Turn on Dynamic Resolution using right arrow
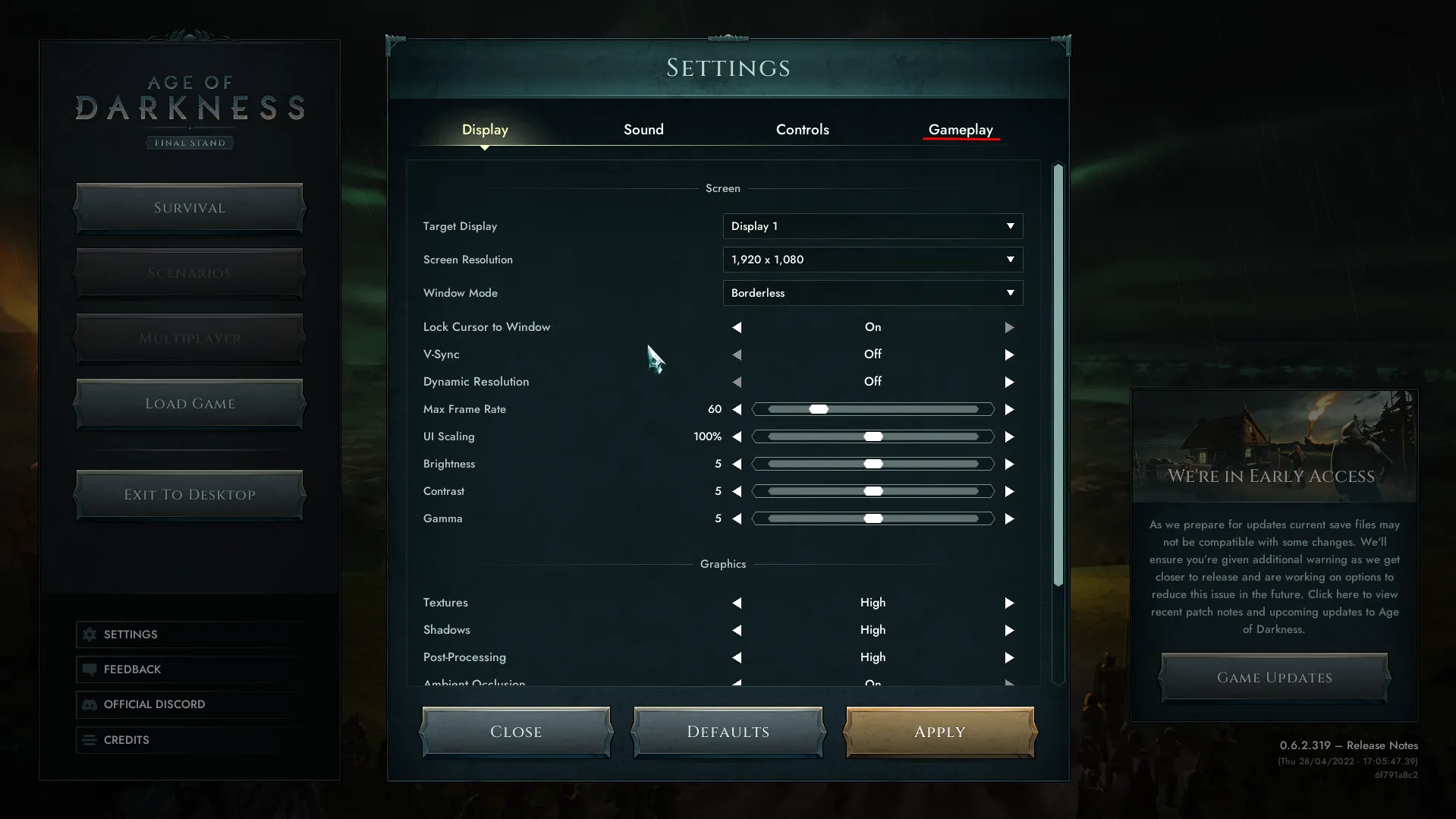Viewport: 1456px width, 819px height. click(1009, 382)
